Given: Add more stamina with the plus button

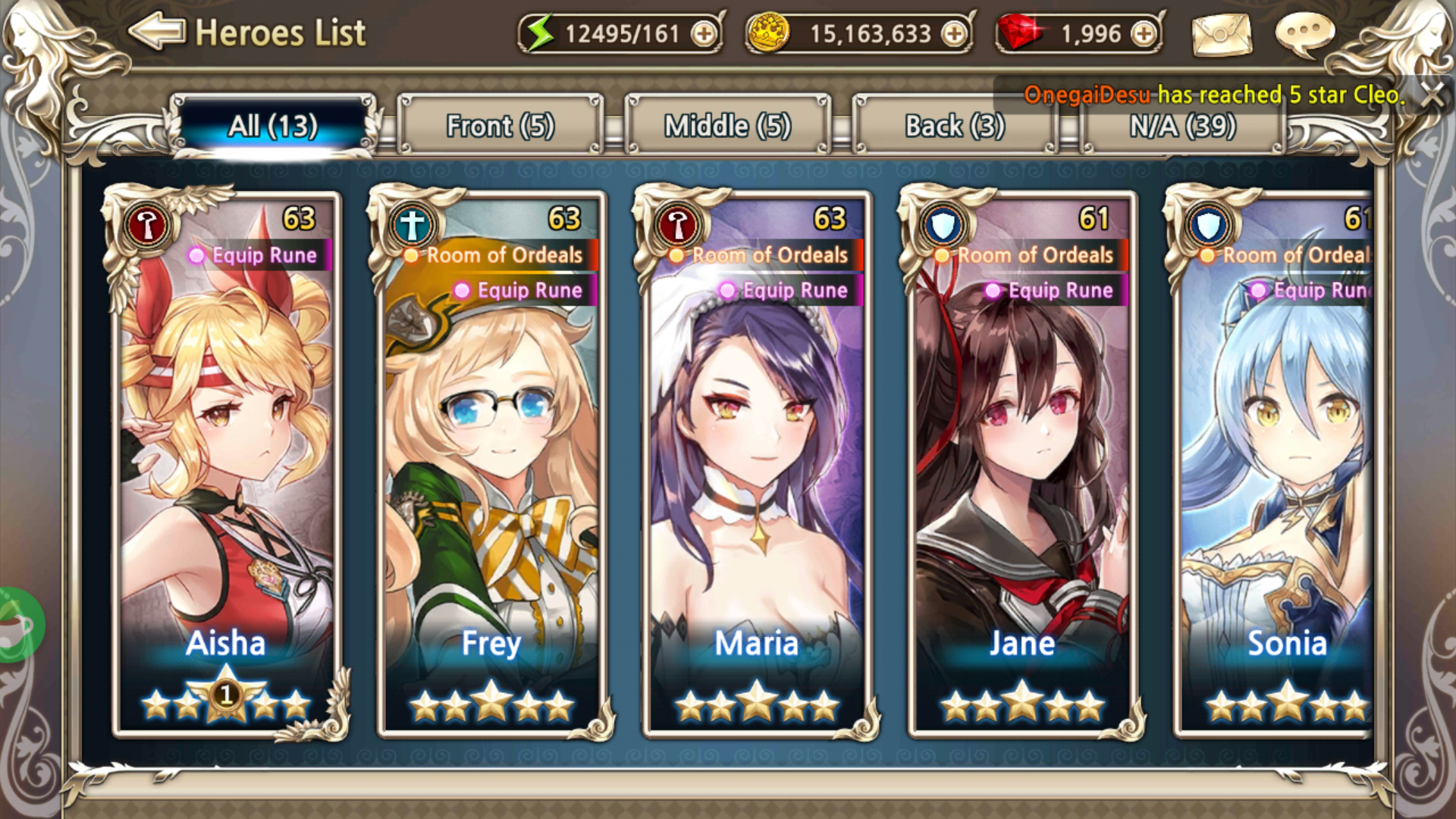Looking at the screenshot, I should [x=704, y=34].
